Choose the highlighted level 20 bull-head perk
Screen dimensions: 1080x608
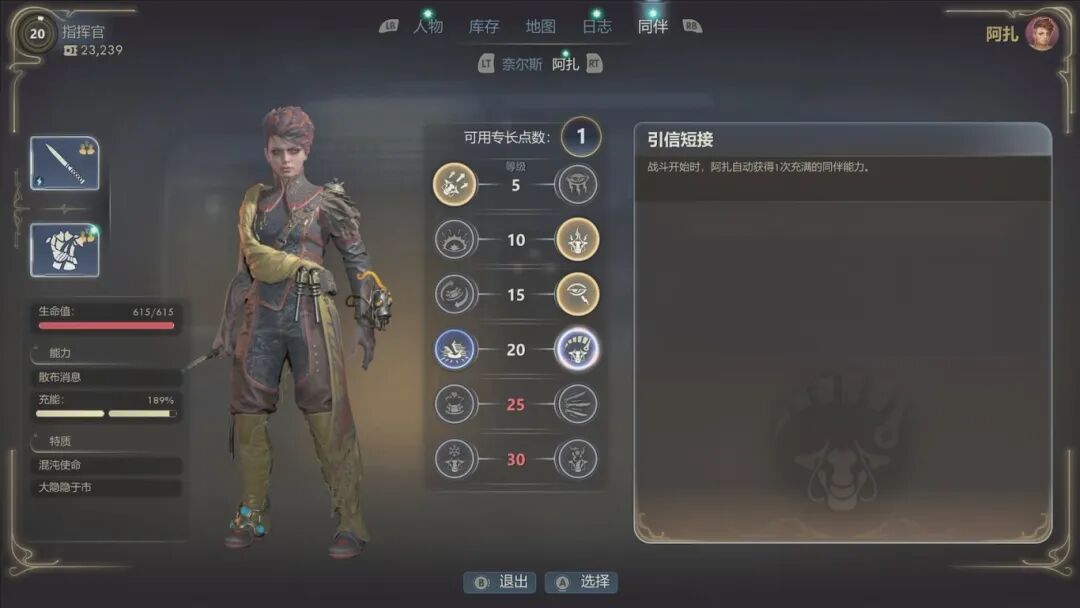click(577, 349)
